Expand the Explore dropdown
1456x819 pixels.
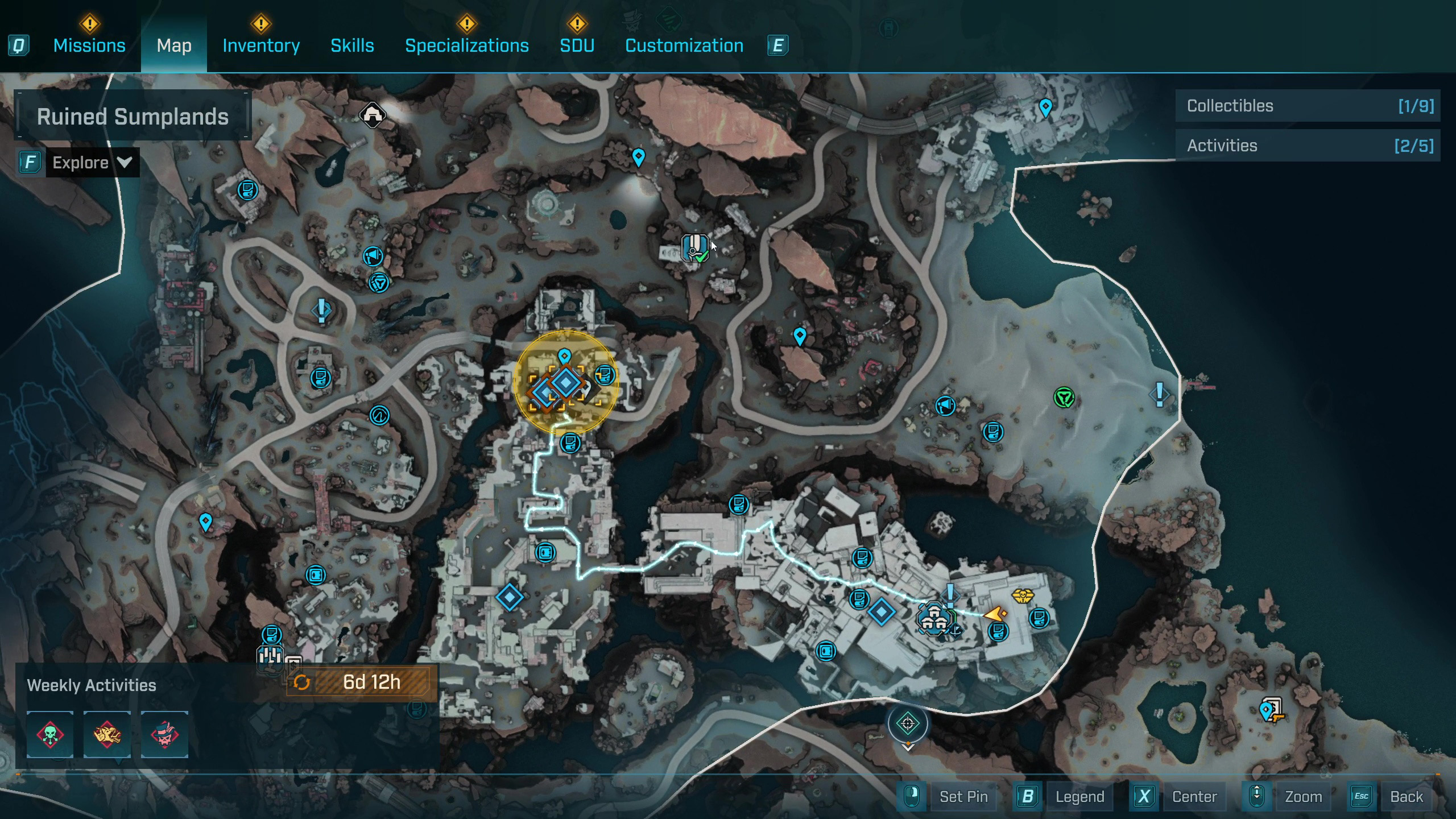click(x=92, y=163)
